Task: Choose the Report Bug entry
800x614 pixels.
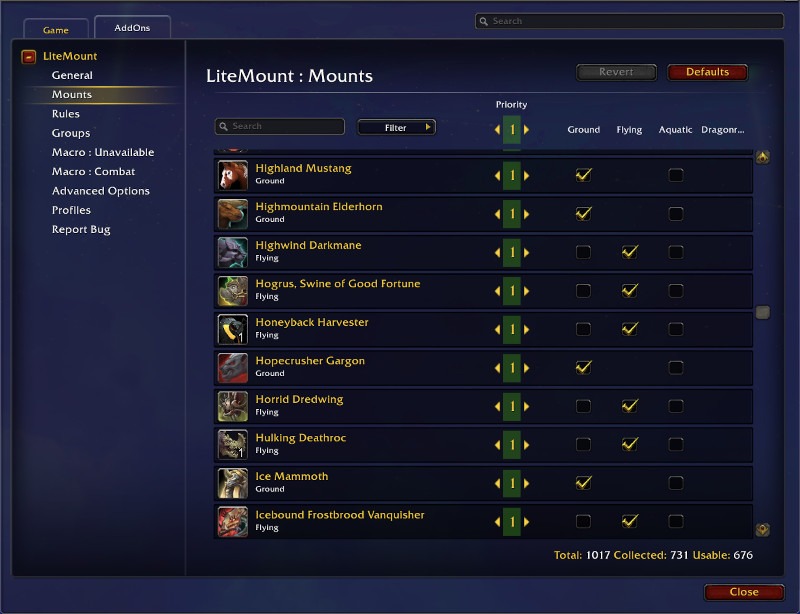Action: [81, 229]
